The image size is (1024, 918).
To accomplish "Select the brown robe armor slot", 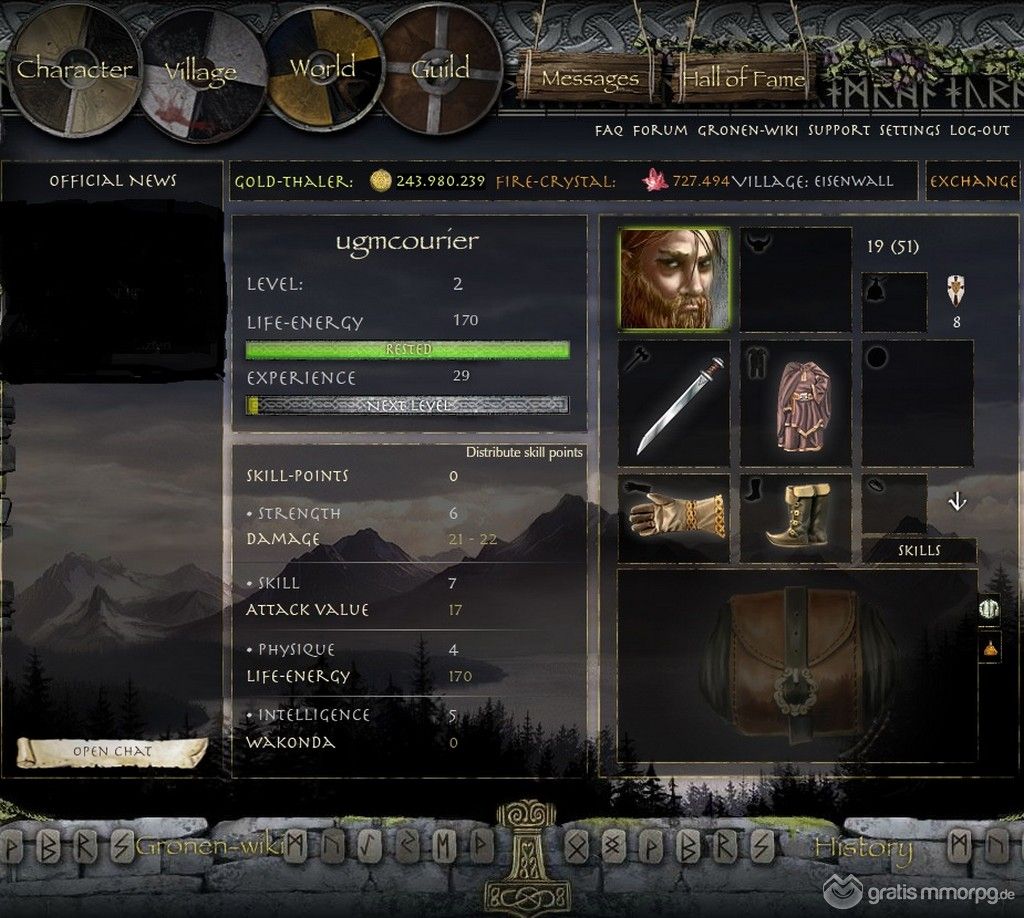I will point(796,403).
